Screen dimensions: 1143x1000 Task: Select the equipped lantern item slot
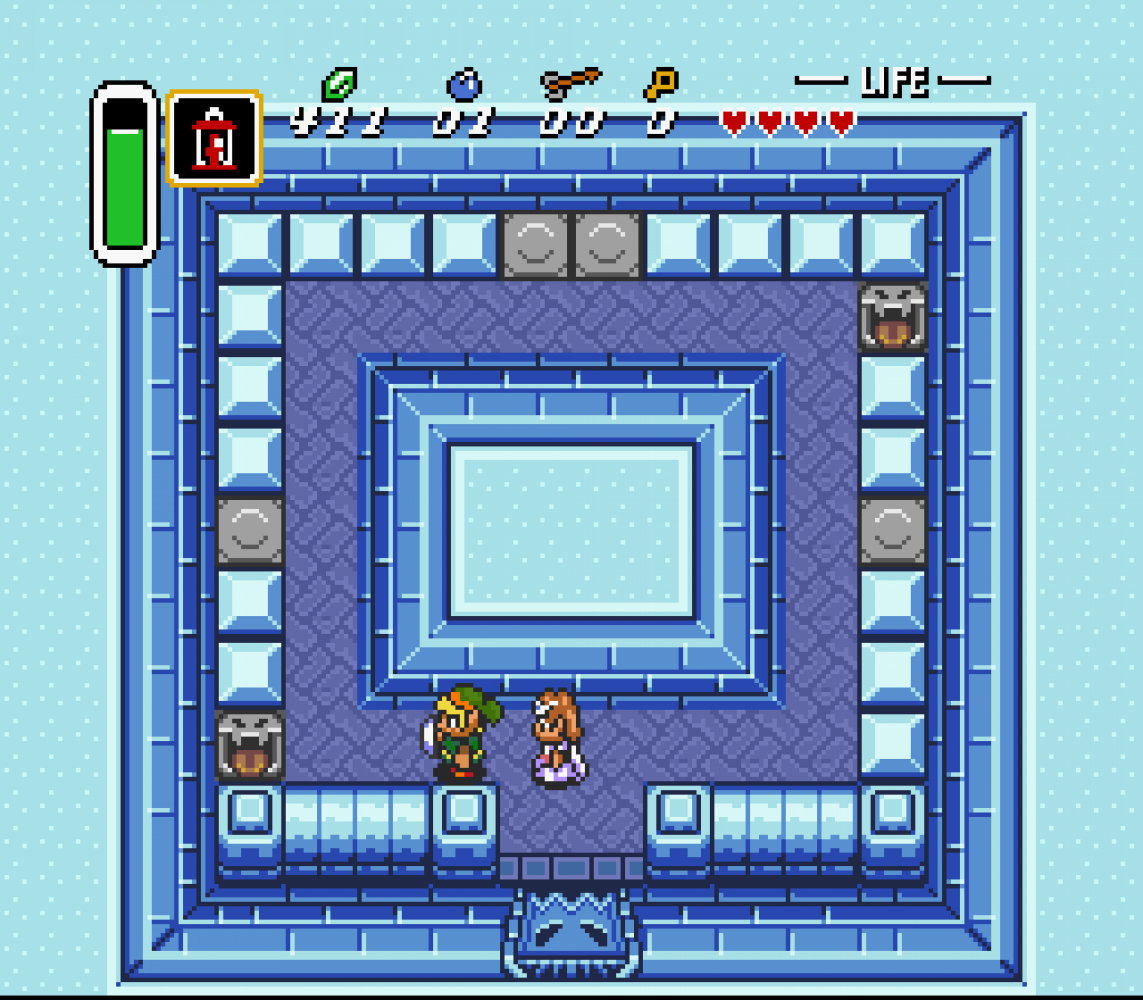(x=214, y=139)
